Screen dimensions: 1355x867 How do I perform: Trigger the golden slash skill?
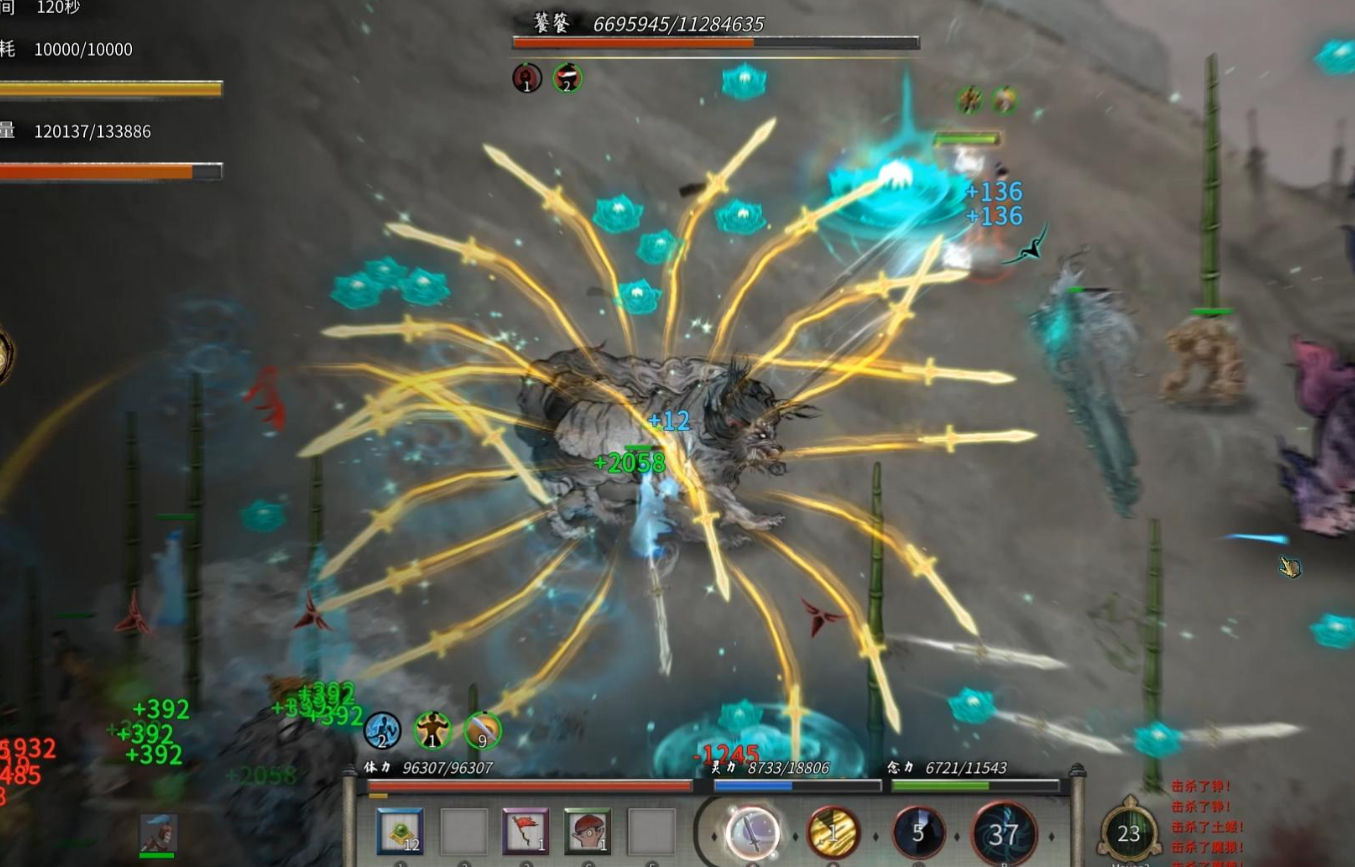[833, 832]
